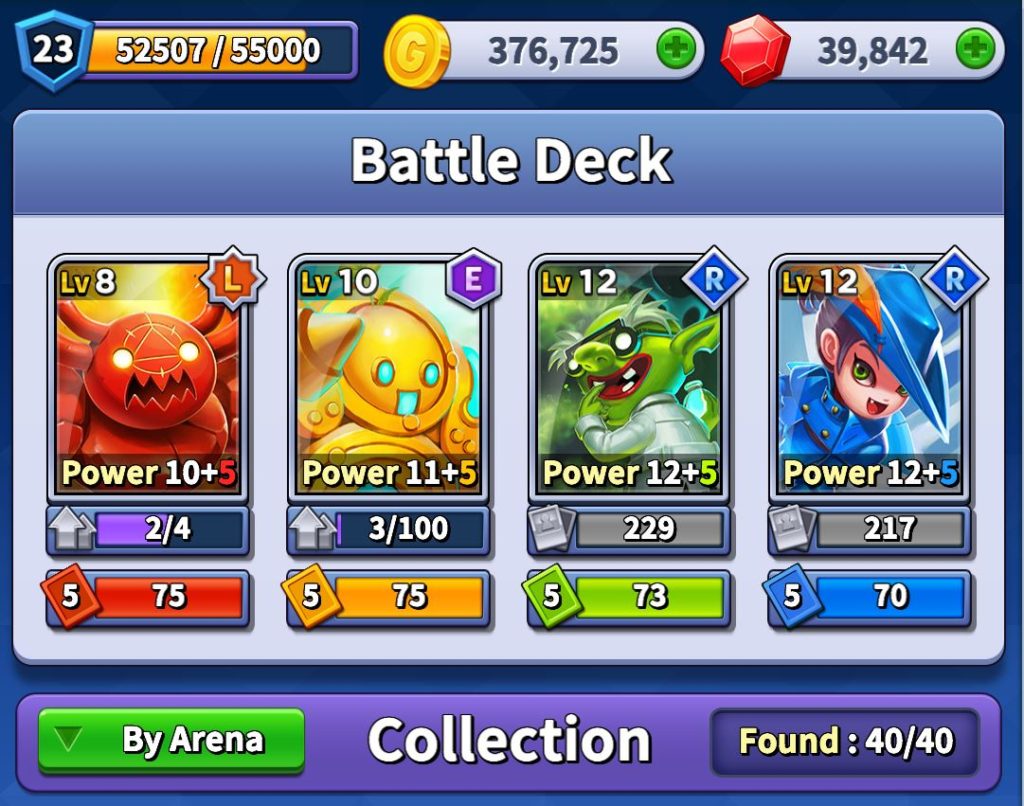Click the upgrade arrow showing 3/100
Image resolution: width=1024 pixels, height=806 pixels.
[311, 530]
